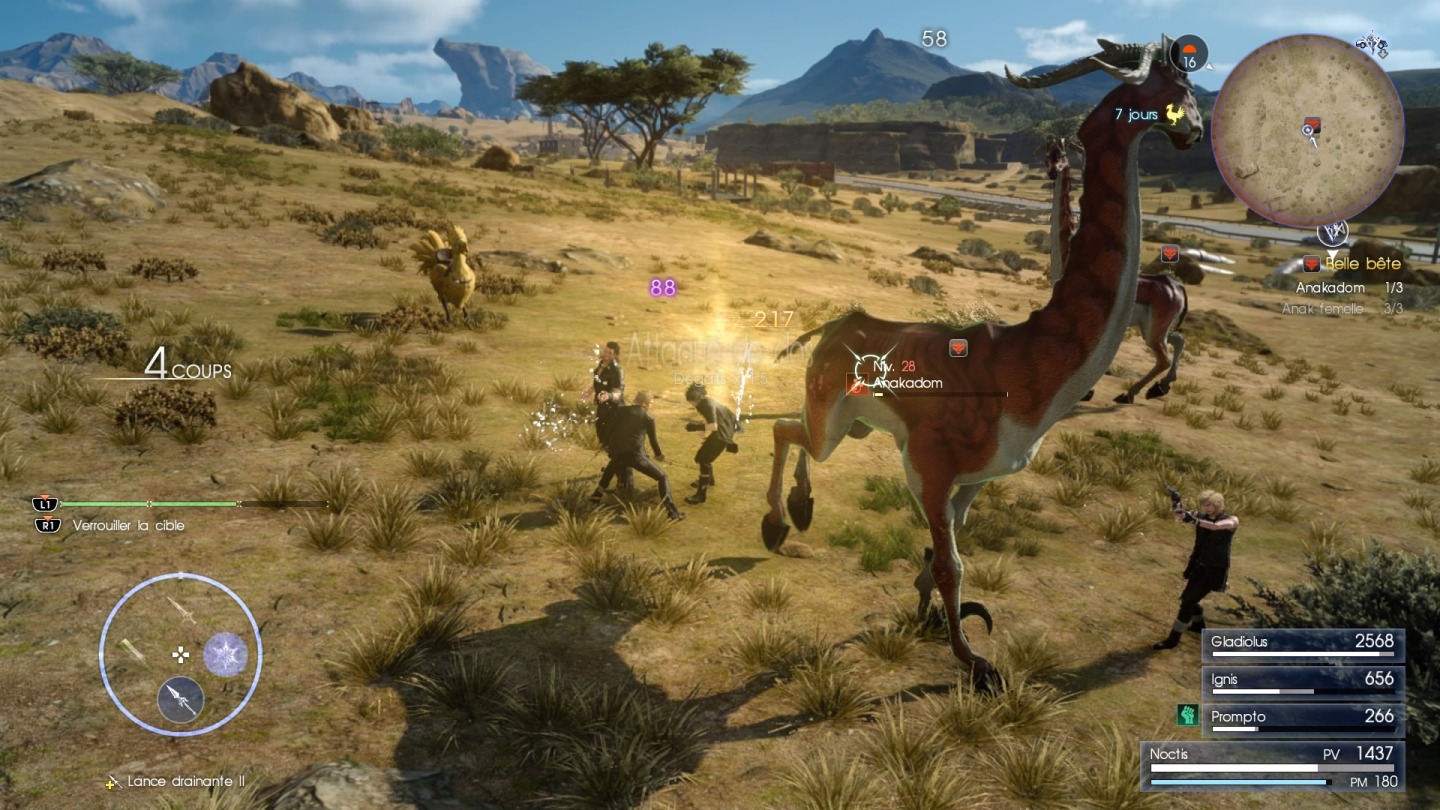Choose the sword slot in weapon wheel

180,609
